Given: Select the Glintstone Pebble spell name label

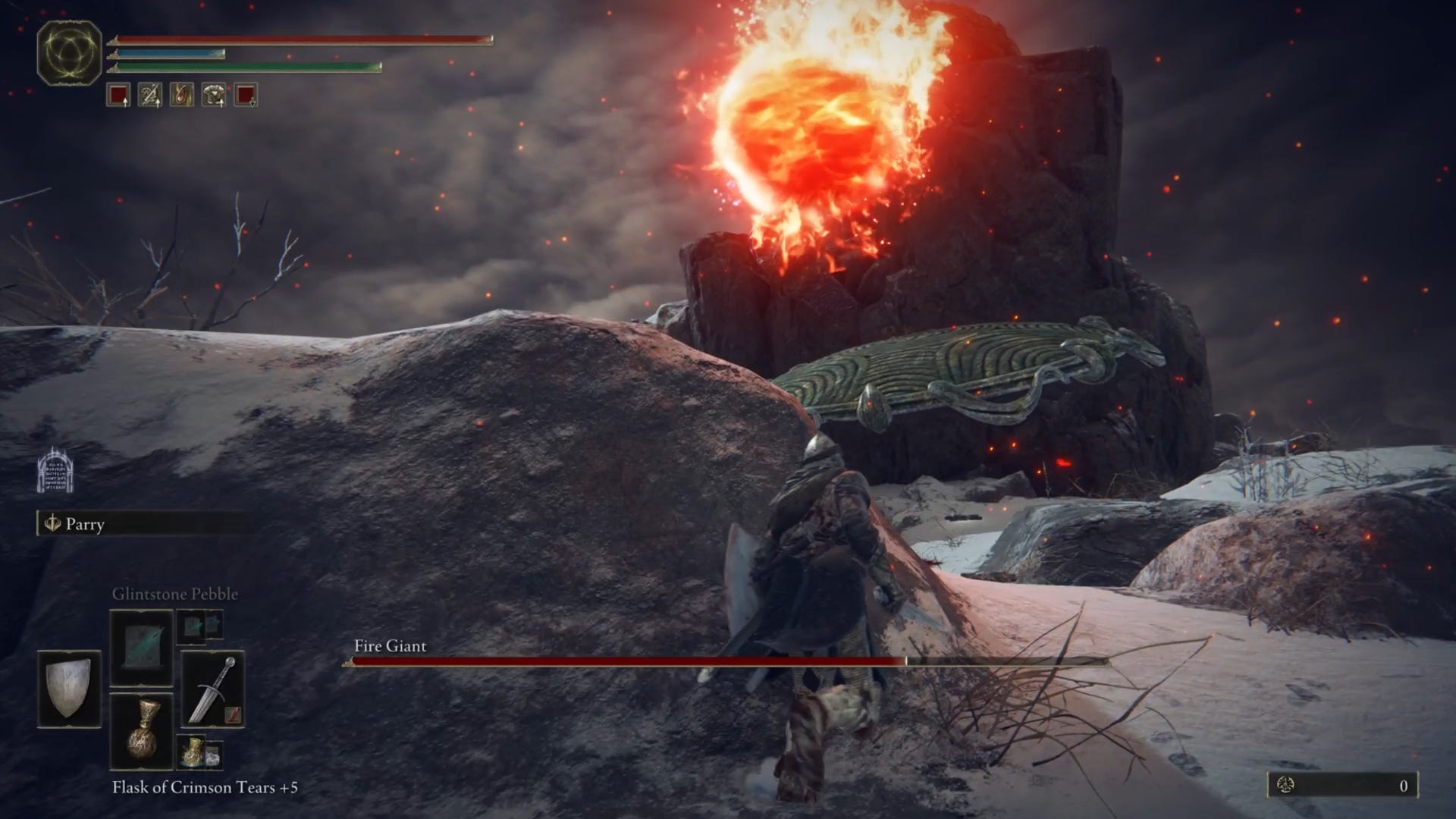Looking at the screenshot, I should coord(174,594).
